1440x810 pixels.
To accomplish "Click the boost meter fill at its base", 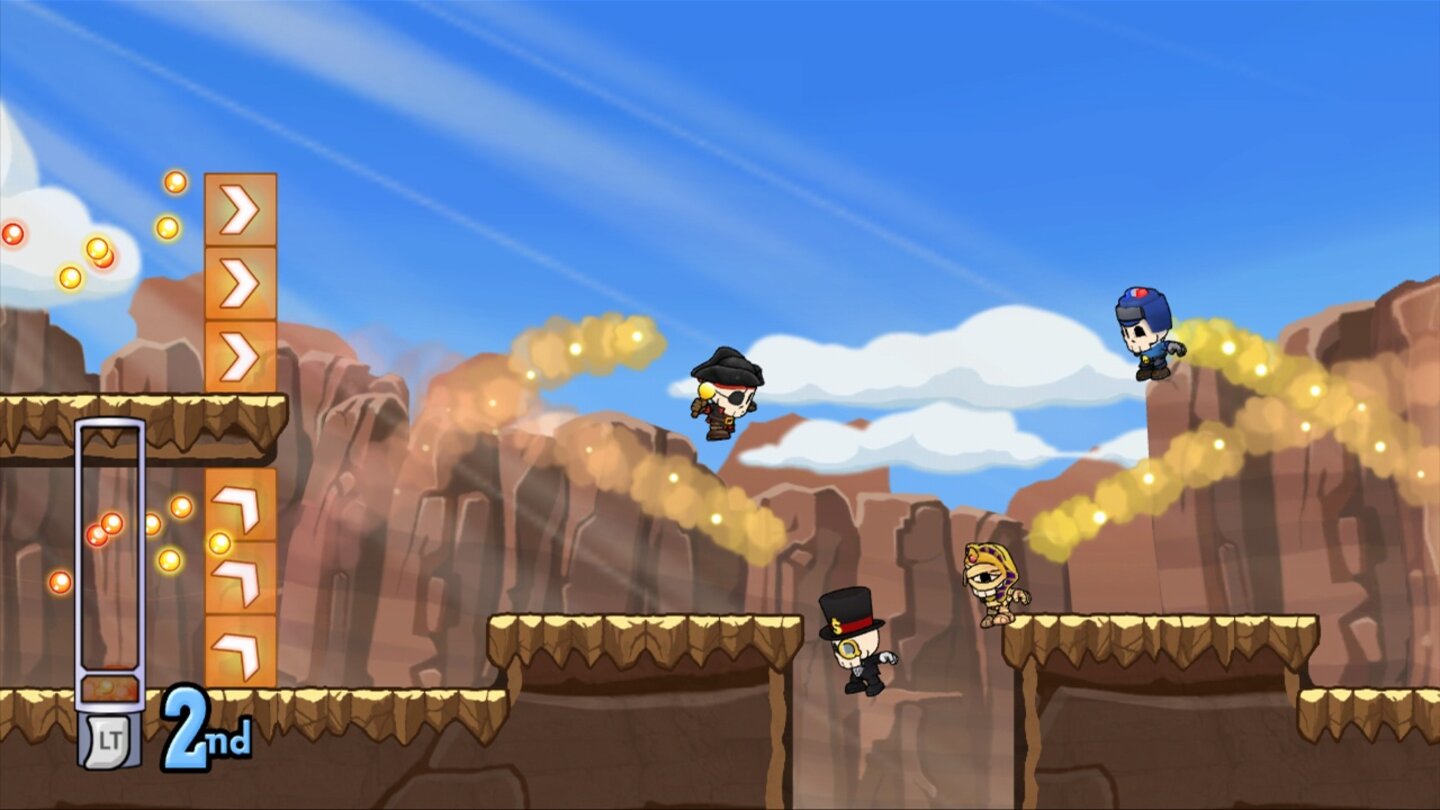I will 110,688.
